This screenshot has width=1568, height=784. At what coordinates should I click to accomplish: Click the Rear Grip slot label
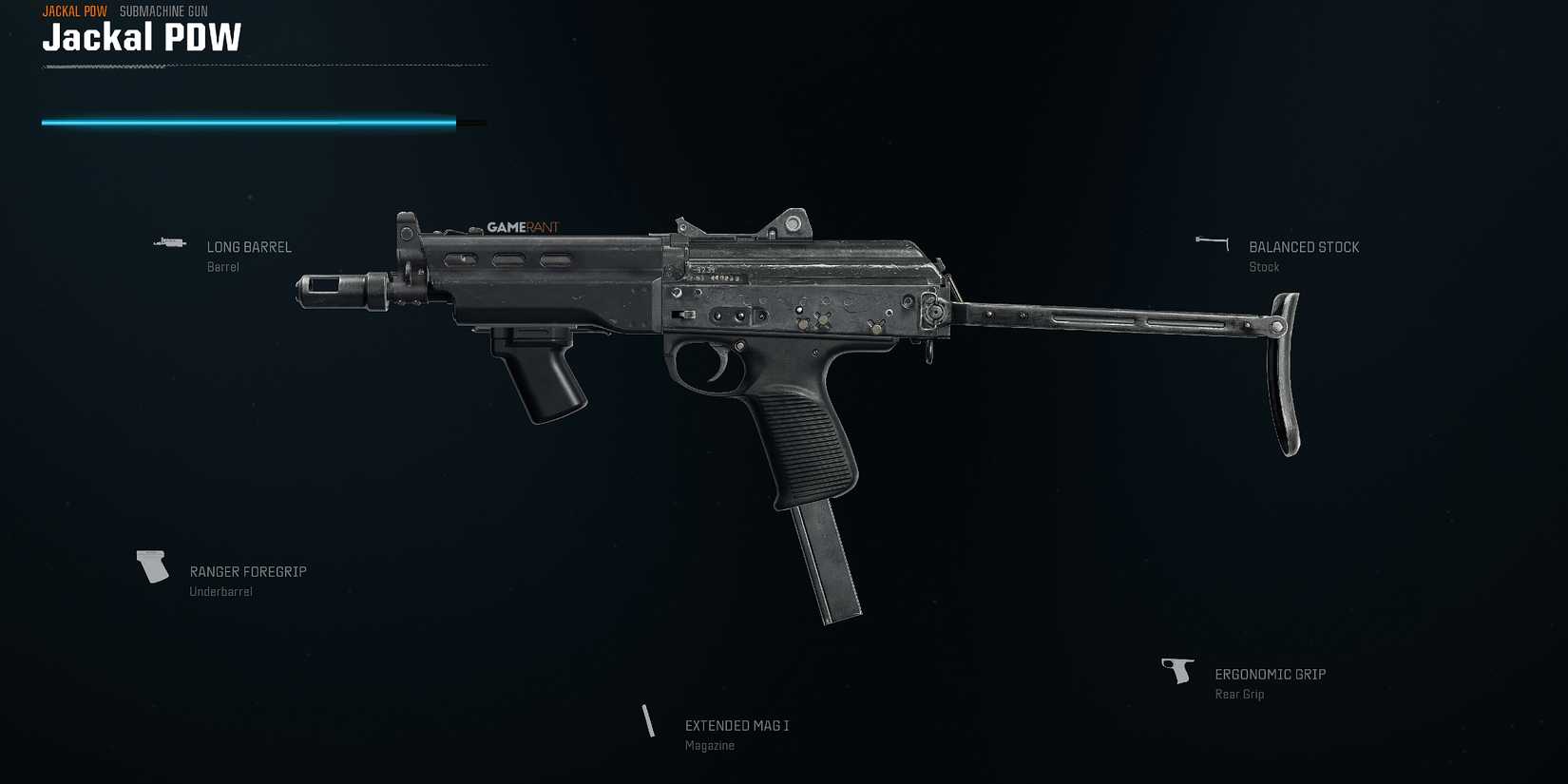(1239, 695)
